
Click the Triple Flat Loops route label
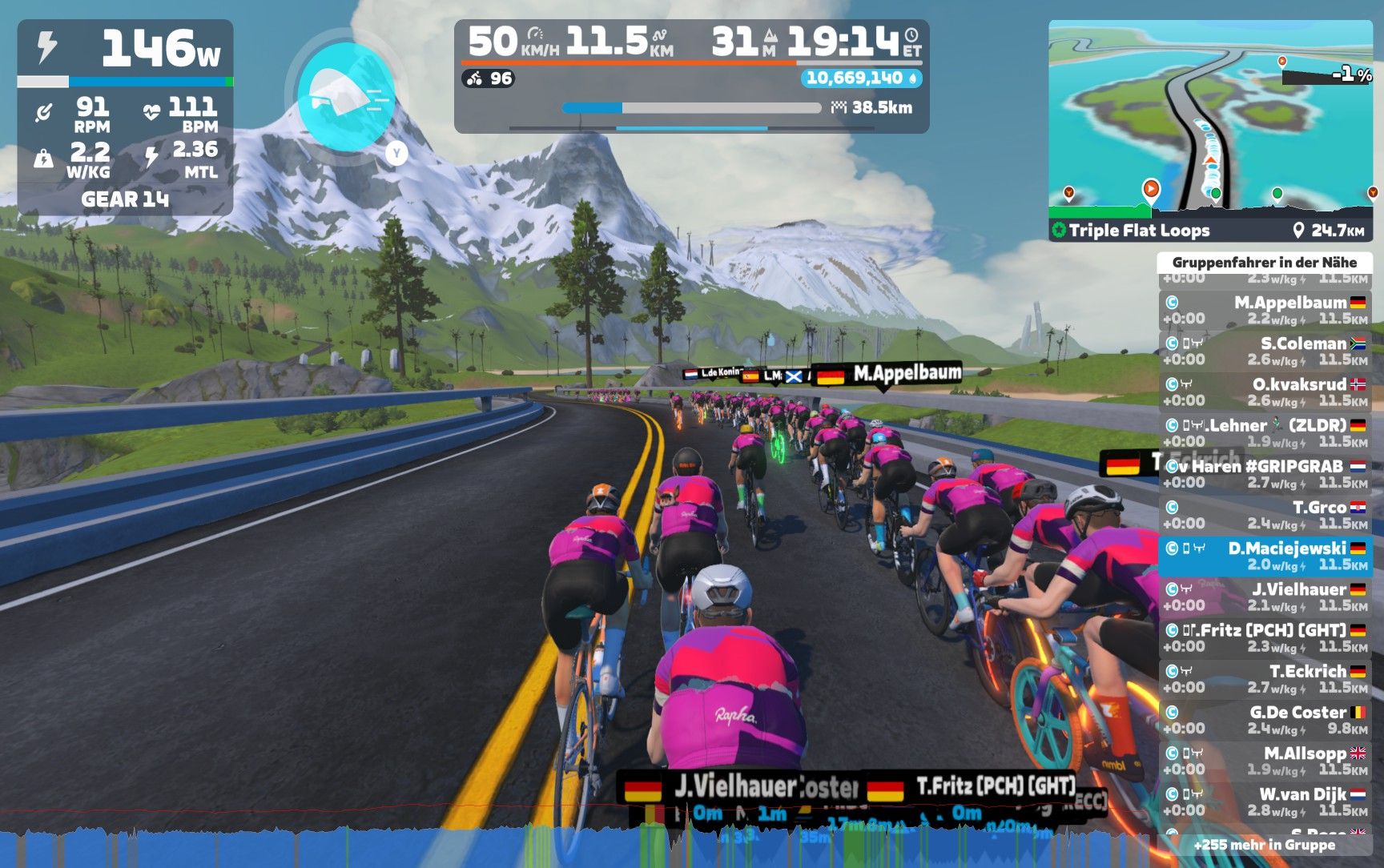[x=1139, y=231]
